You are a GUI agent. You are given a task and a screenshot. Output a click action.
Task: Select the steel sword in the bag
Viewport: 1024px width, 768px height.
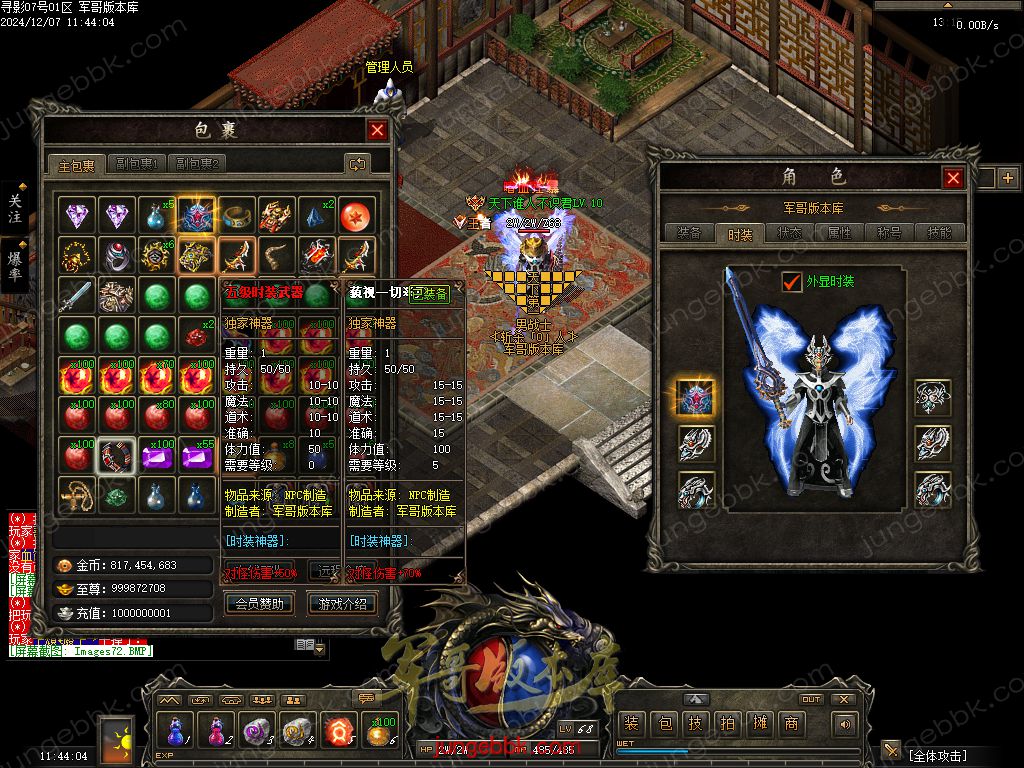click(x=77, y=295)
